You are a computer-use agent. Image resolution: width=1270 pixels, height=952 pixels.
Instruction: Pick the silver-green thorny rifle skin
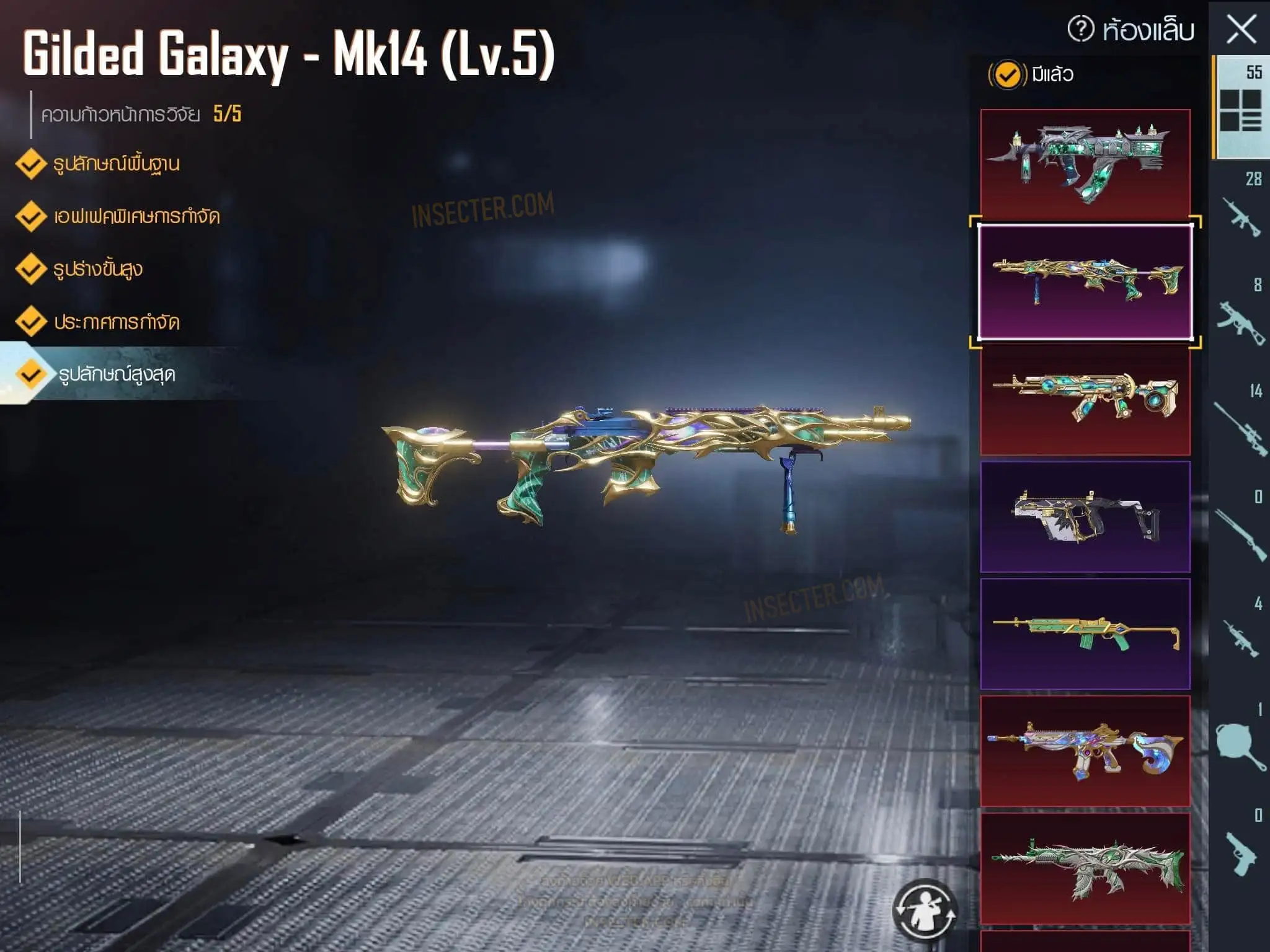(x=1085, y=868)
